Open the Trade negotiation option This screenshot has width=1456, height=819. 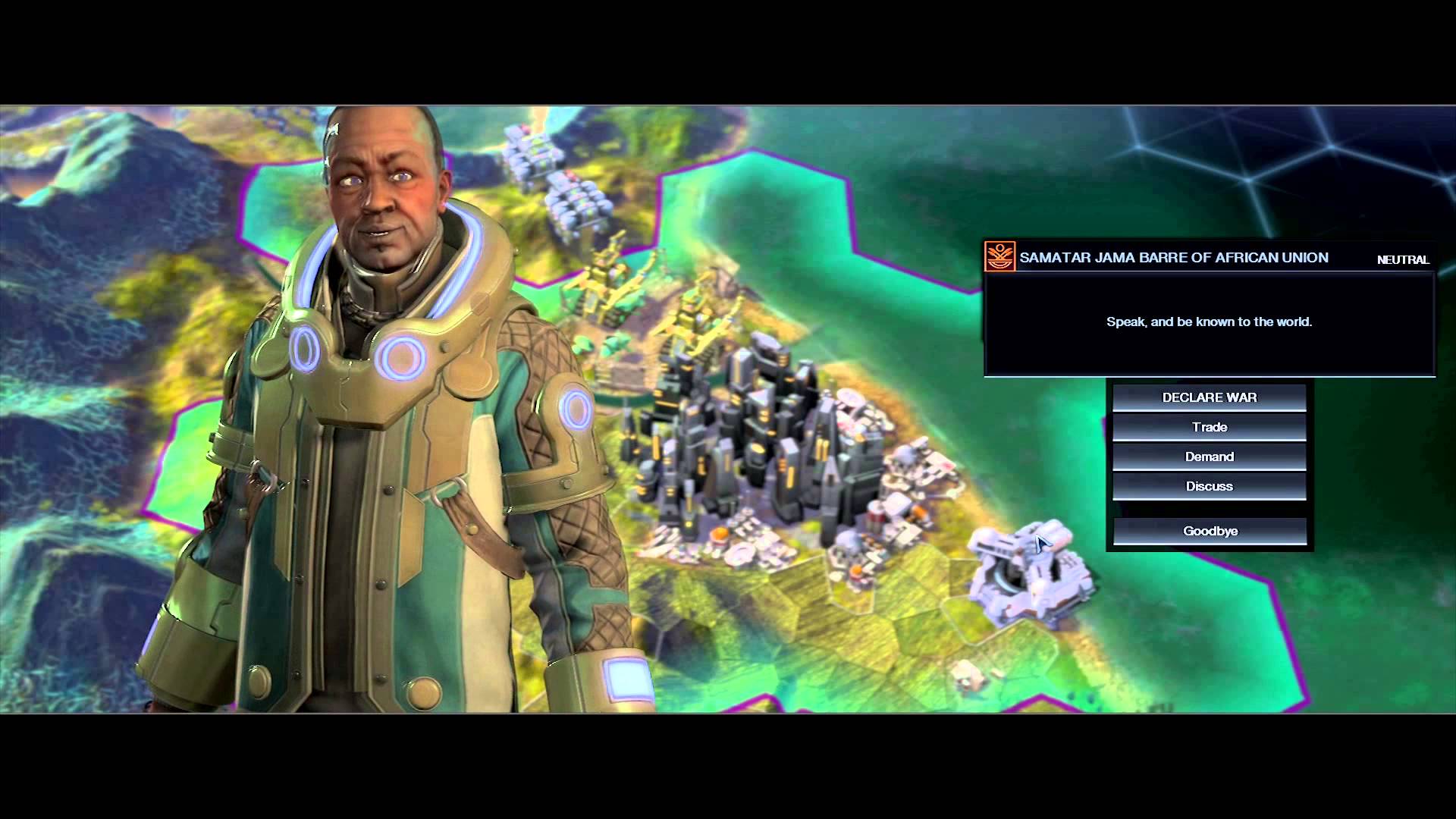(1210, 427)
